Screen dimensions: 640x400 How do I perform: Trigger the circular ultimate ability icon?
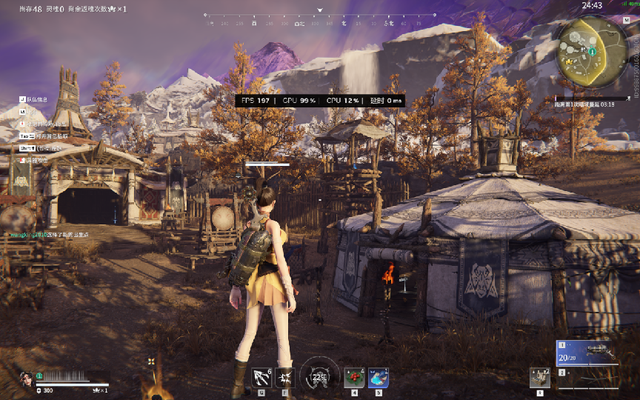tap(319, 376)
